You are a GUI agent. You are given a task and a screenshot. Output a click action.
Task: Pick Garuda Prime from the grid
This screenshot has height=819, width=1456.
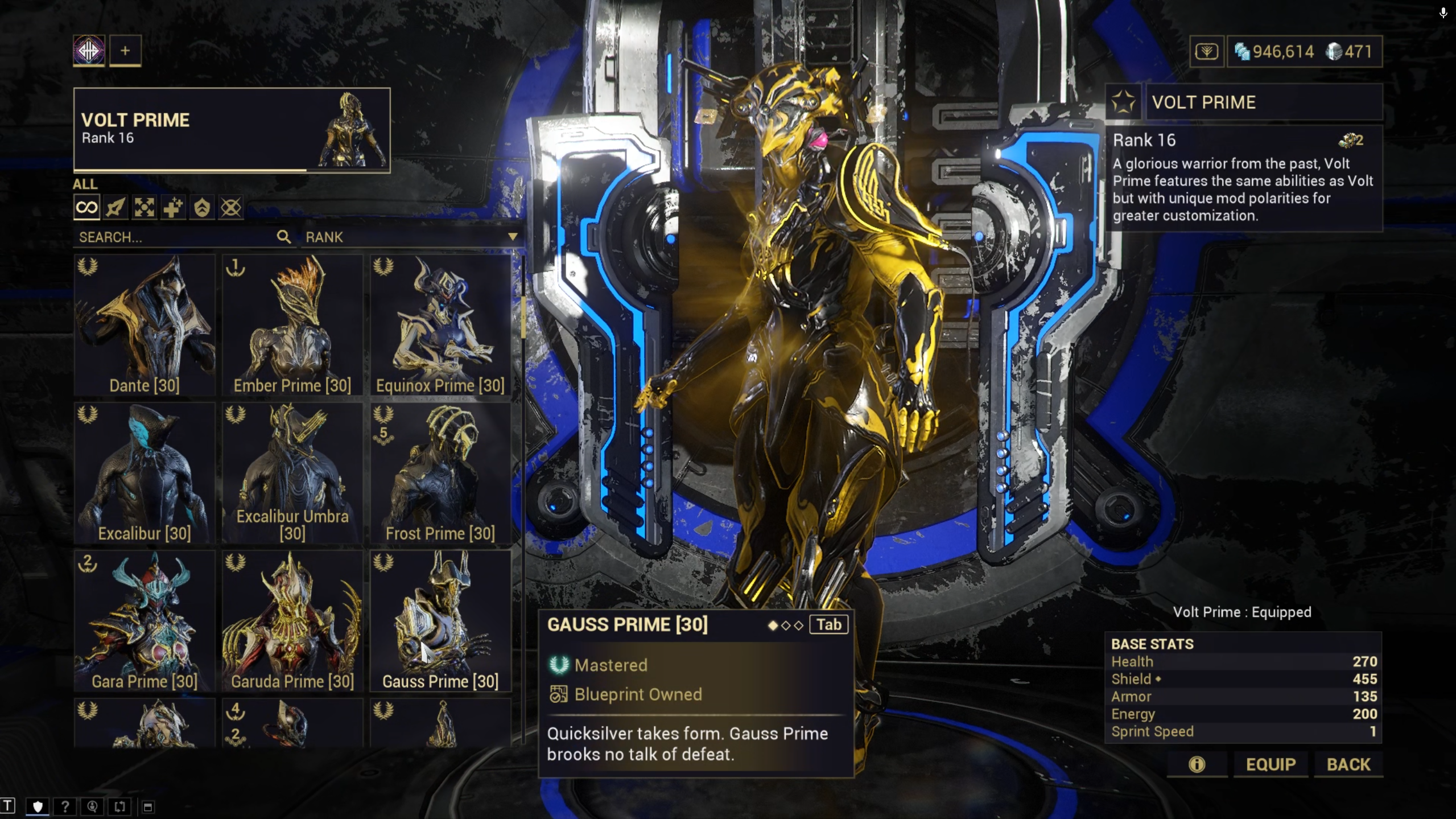(292, 620)
